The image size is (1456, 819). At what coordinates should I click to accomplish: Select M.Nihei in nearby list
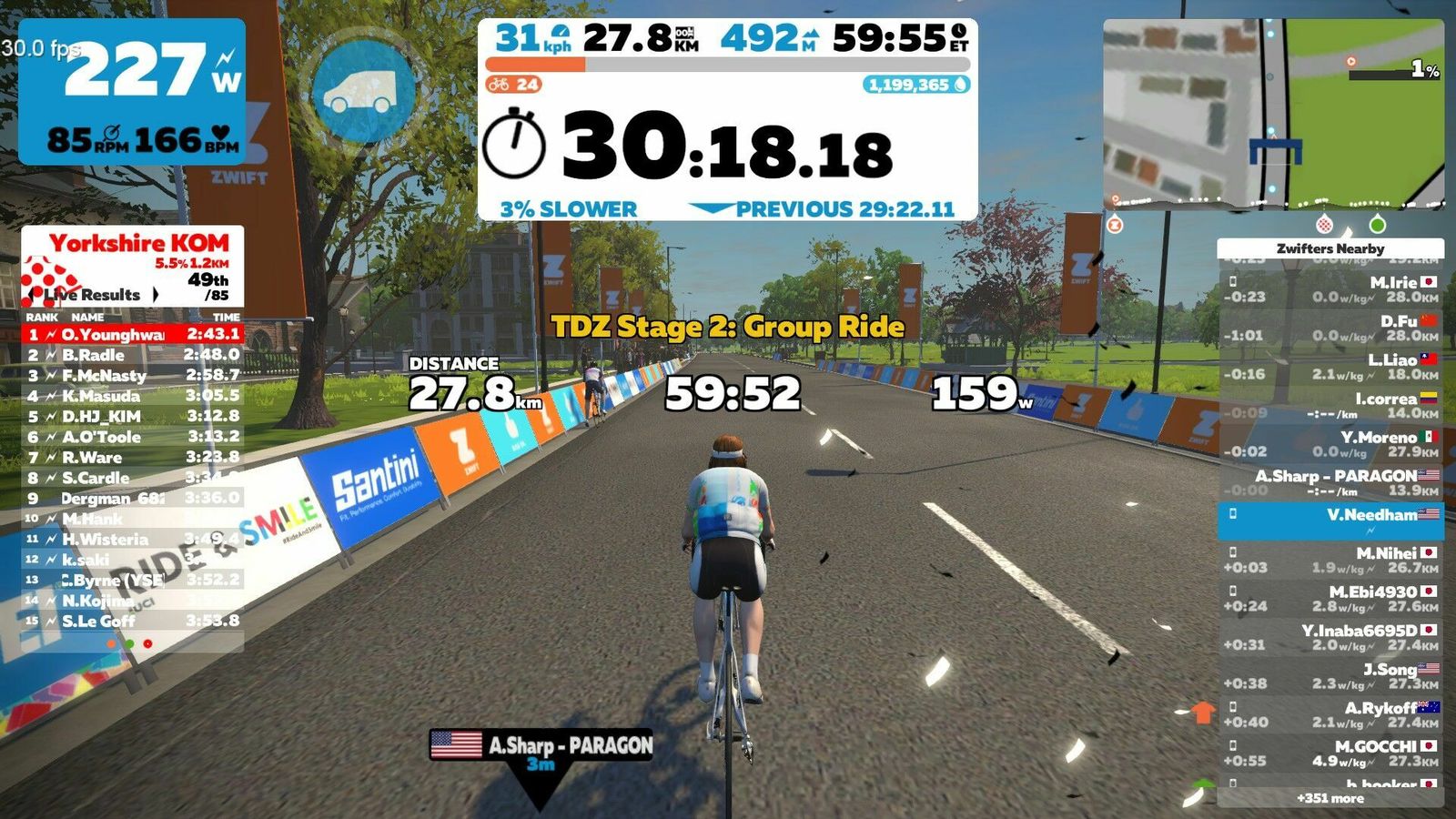(x=1330, y=560)
